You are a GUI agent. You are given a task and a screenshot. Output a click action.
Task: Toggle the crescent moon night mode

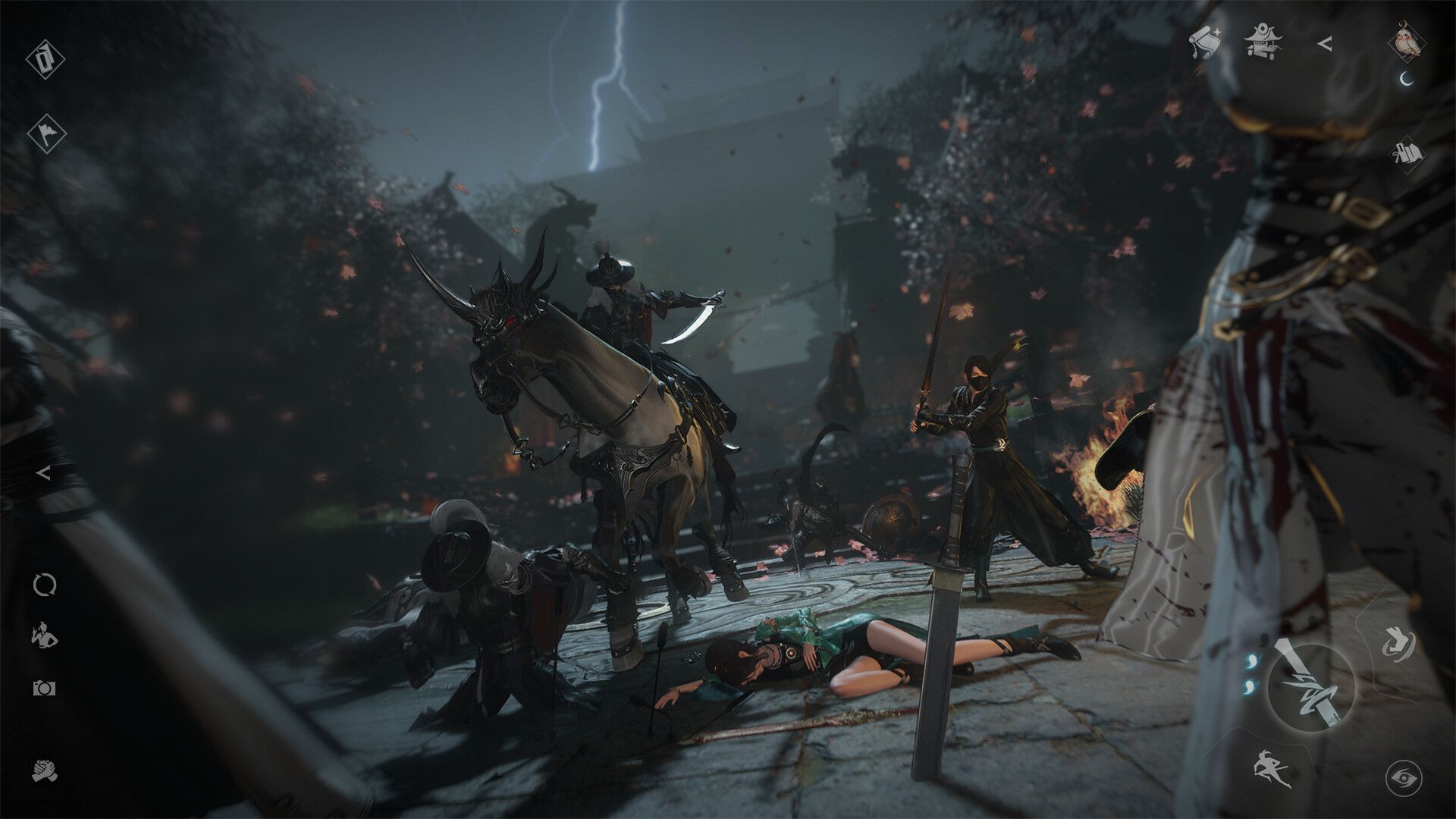[1405, 80]
